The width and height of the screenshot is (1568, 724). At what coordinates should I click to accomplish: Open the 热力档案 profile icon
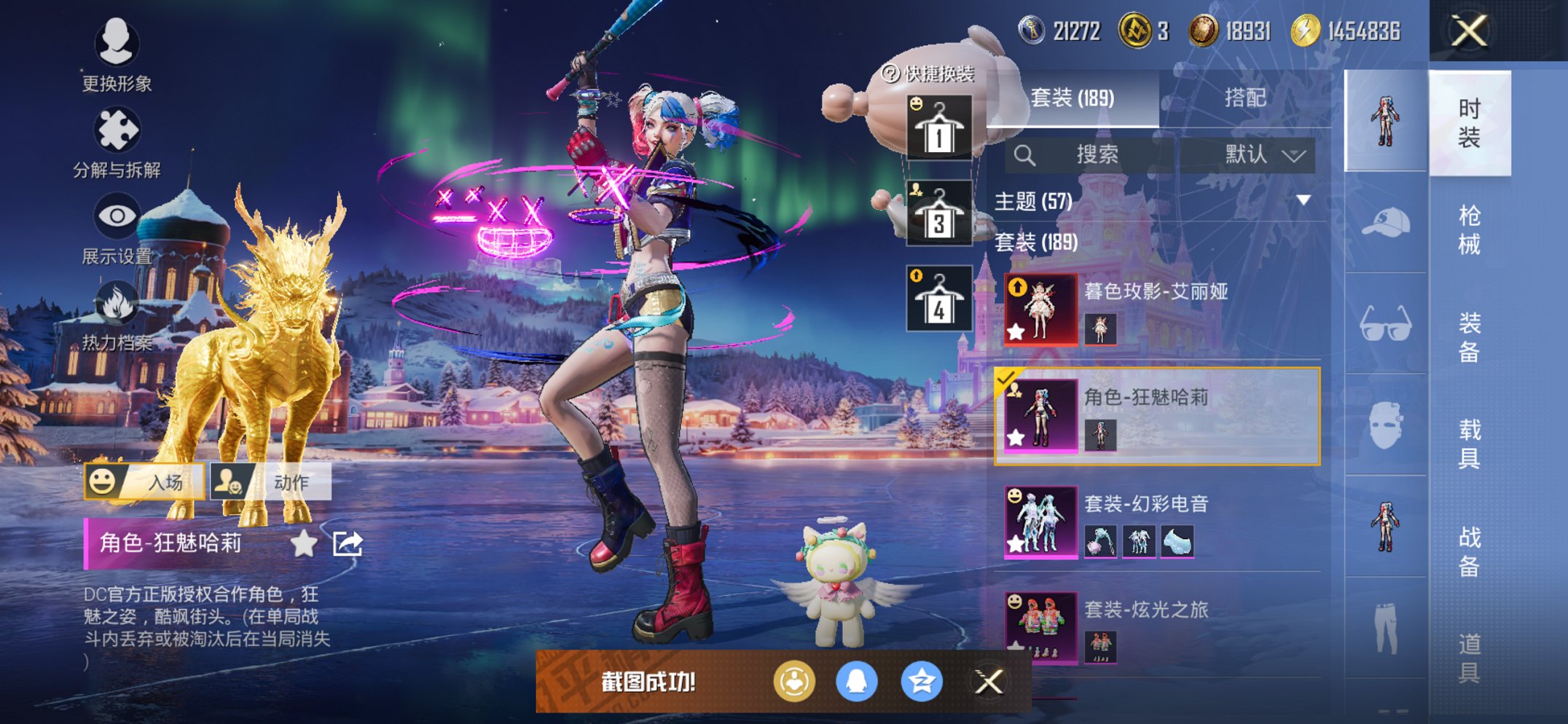[x=119, y=304]
